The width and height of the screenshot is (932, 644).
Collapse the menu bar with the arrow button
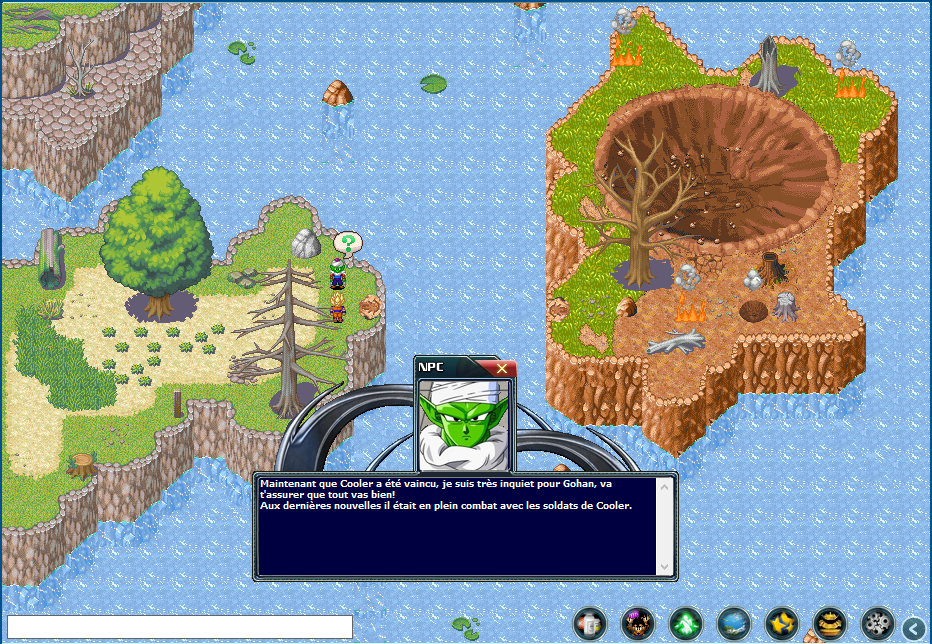click(914, 627)
